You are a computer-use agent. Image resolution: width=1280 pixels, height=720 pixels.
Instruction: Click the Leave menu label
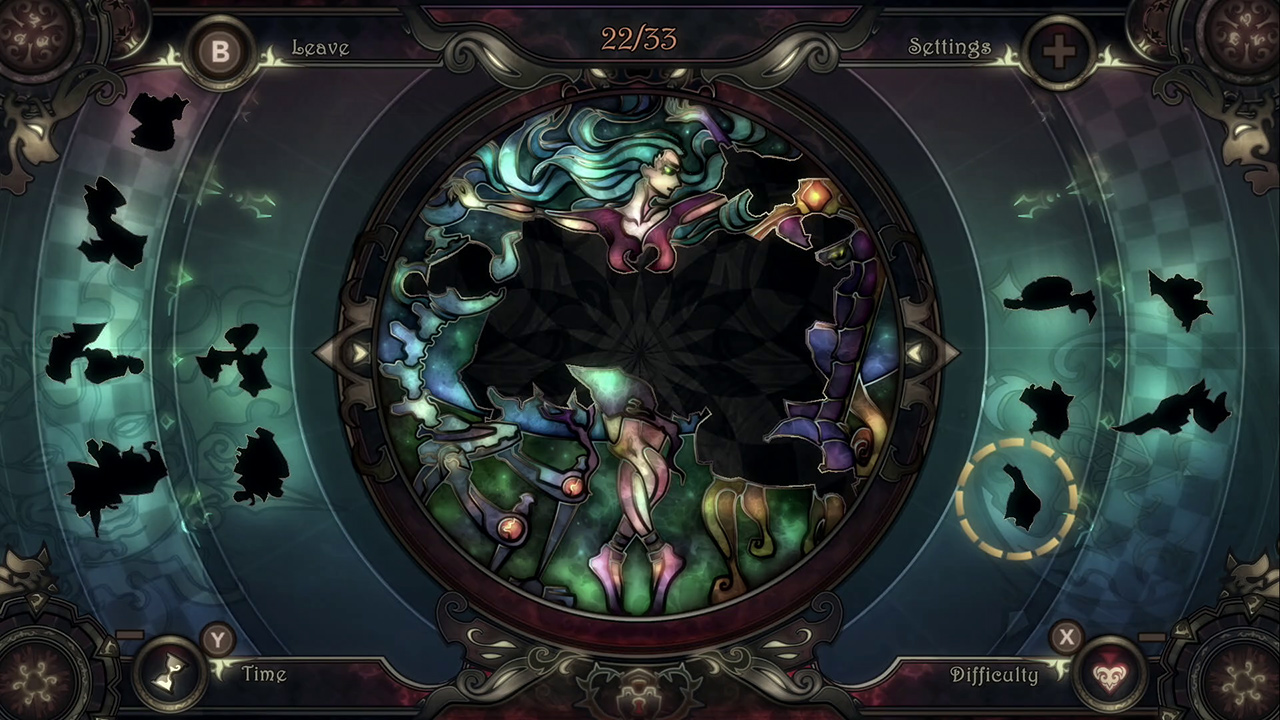pyautogui.click(x=320, y=47)
